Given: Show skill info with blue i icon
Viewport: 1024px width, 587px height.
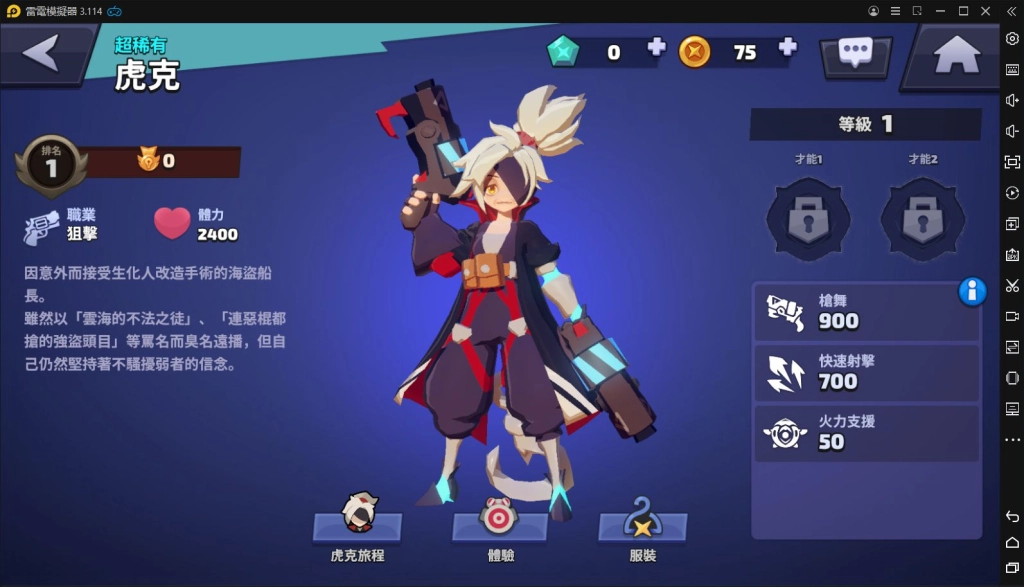Looking at the screenshot, I should 972,291.
